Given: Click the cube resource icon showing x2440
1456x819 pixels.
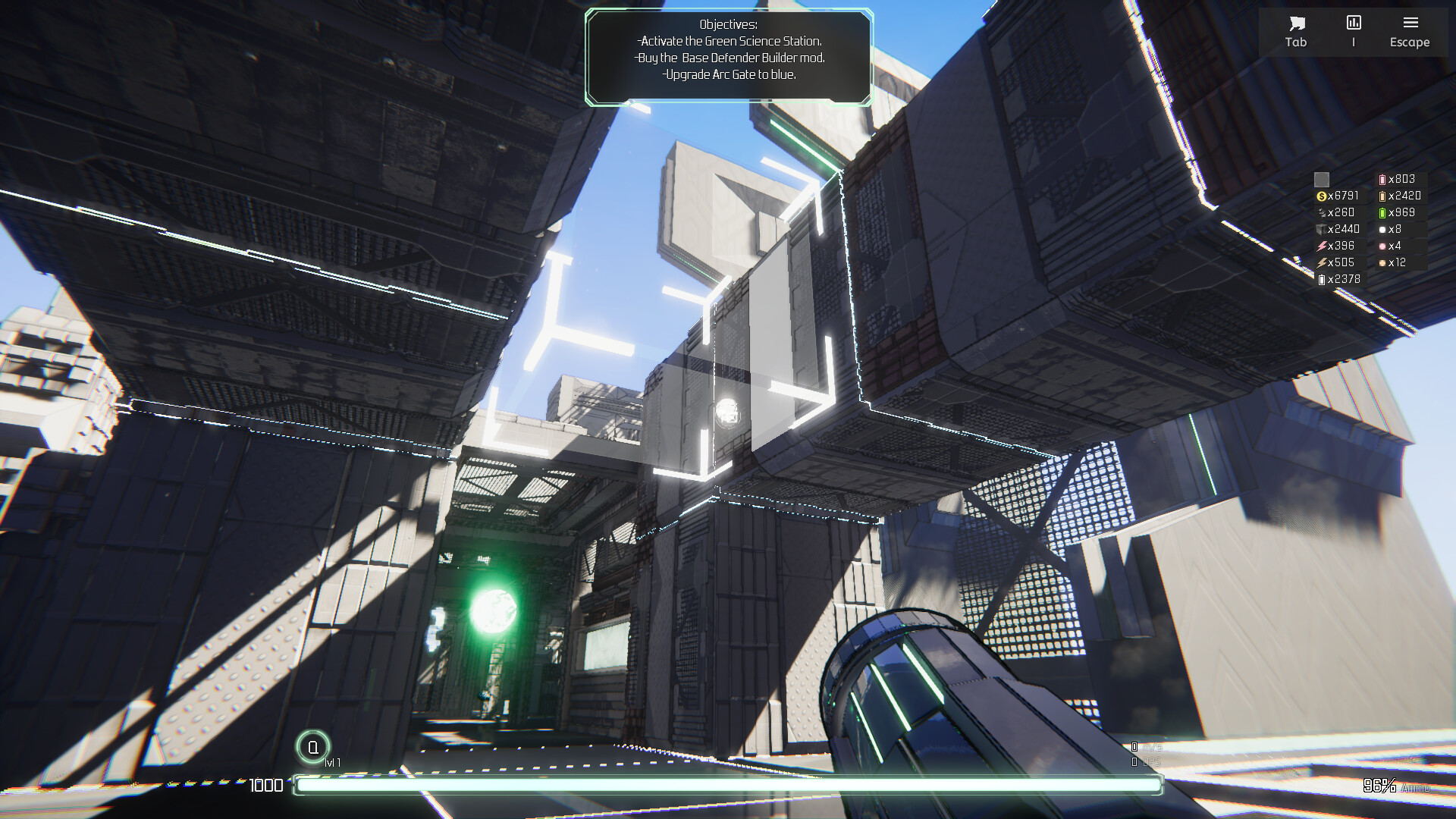Looking at the screenshot, I should pyautogui.click(x=1321, y=230).
